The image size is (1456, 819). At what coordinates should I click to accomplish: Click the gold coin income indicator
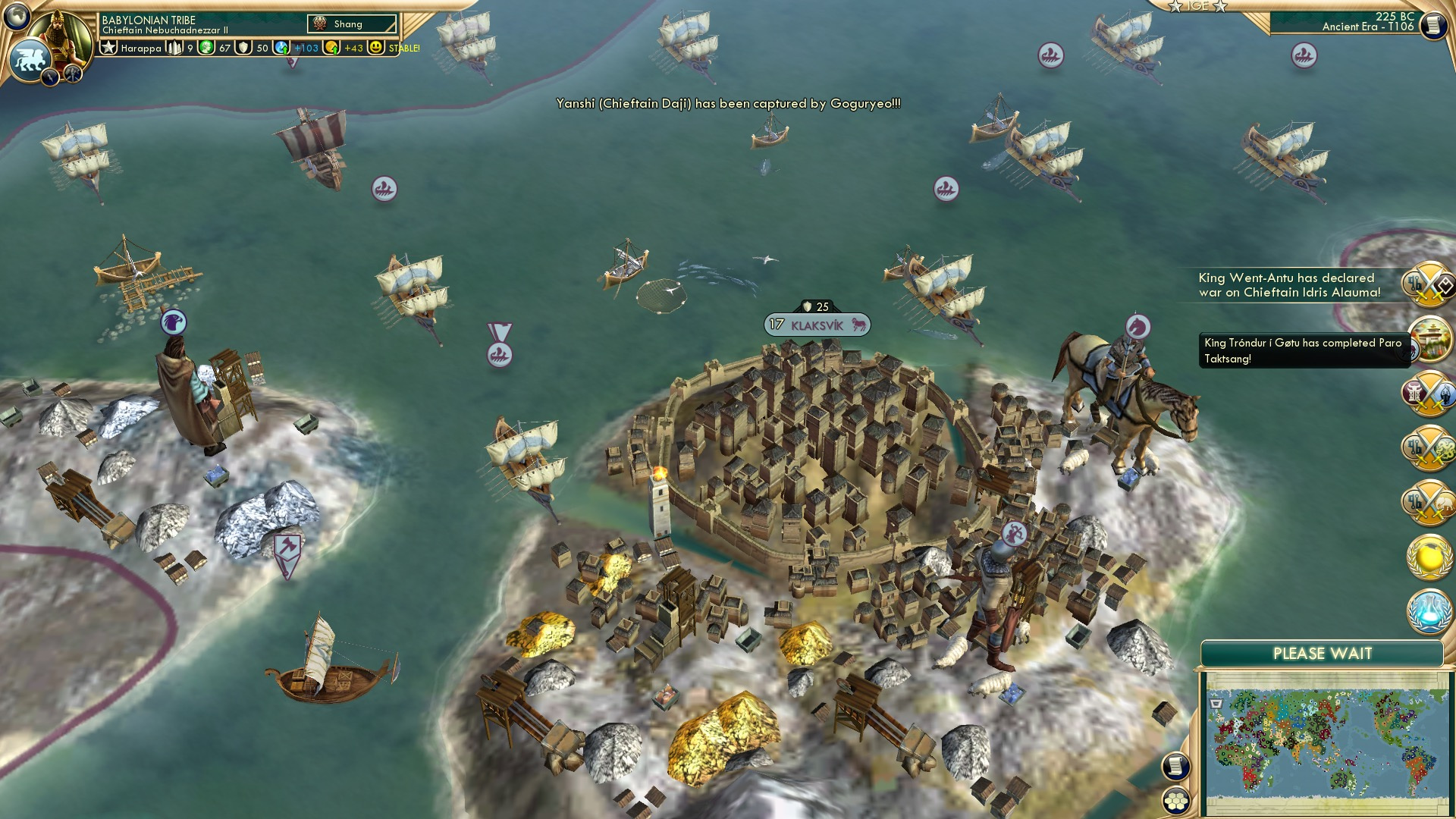(332, 49)
